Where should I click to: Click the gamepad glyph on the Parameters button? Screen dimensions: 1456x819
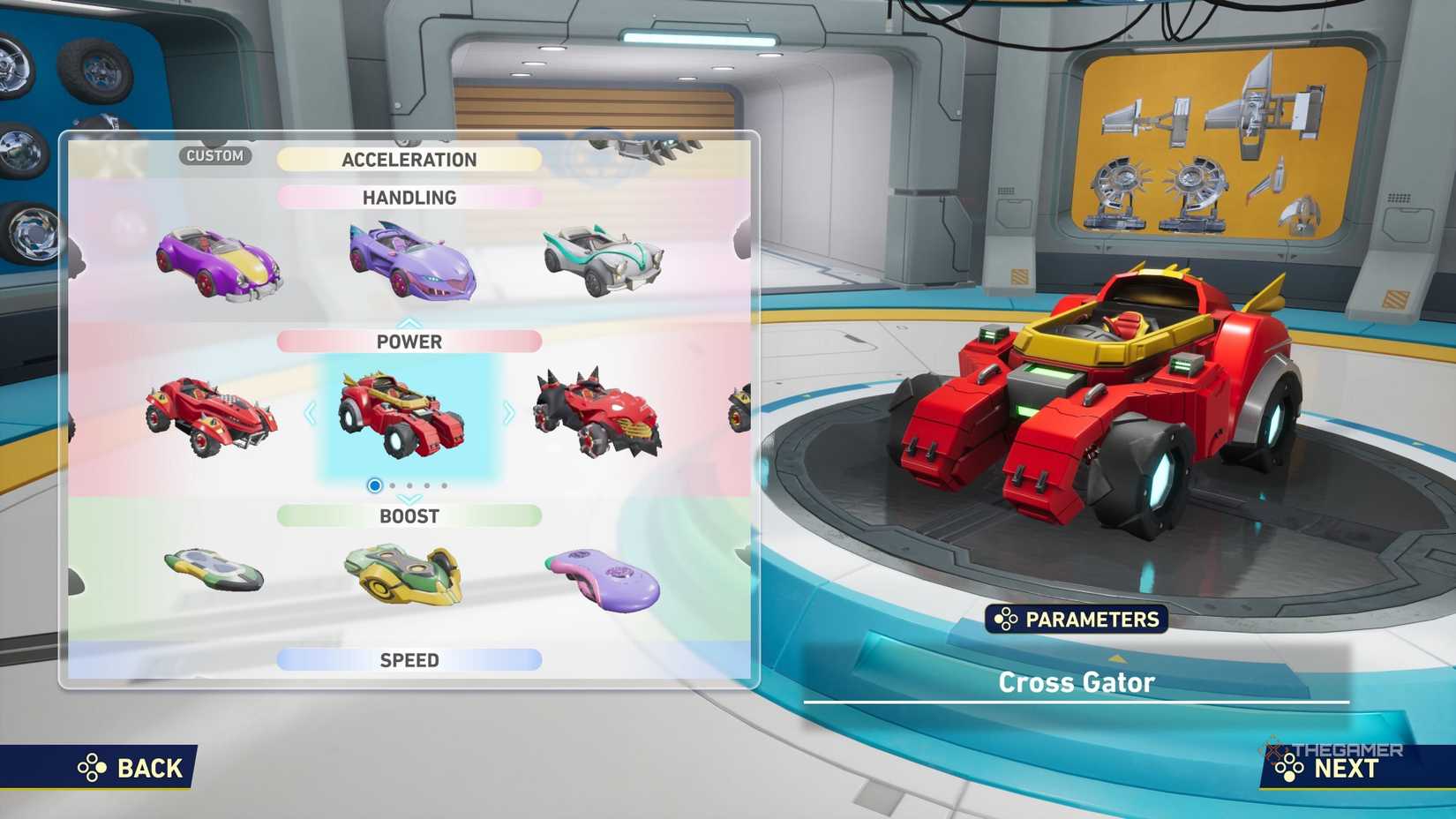pos(1004,620)
